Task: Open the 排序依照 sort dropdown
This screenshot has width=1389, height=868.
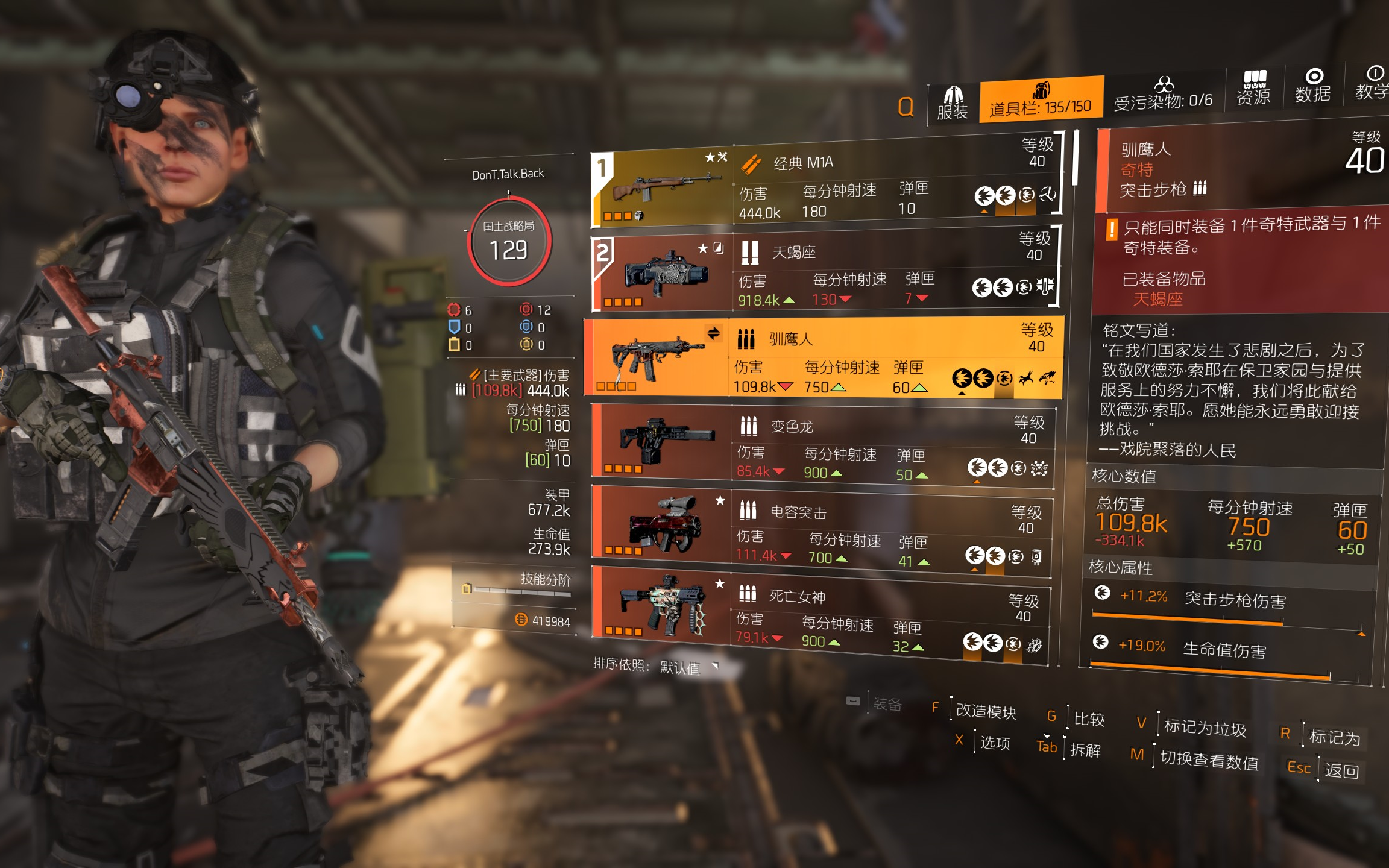Action: tap(687, 667)
